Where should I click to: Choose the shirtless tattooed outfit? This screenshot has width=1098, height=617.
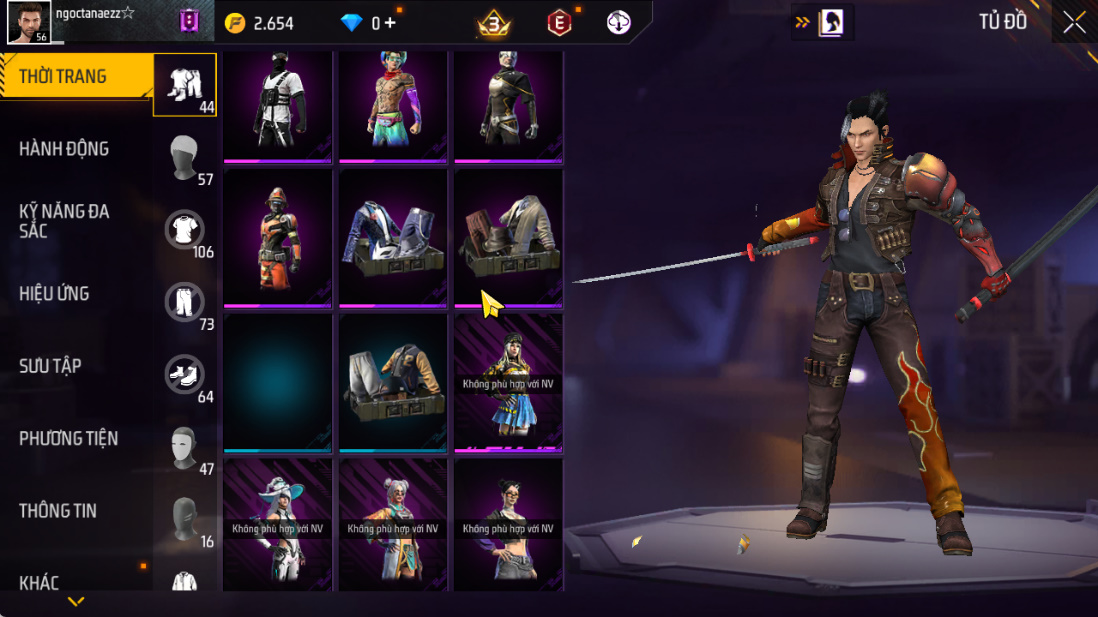(x=393, y=103)
